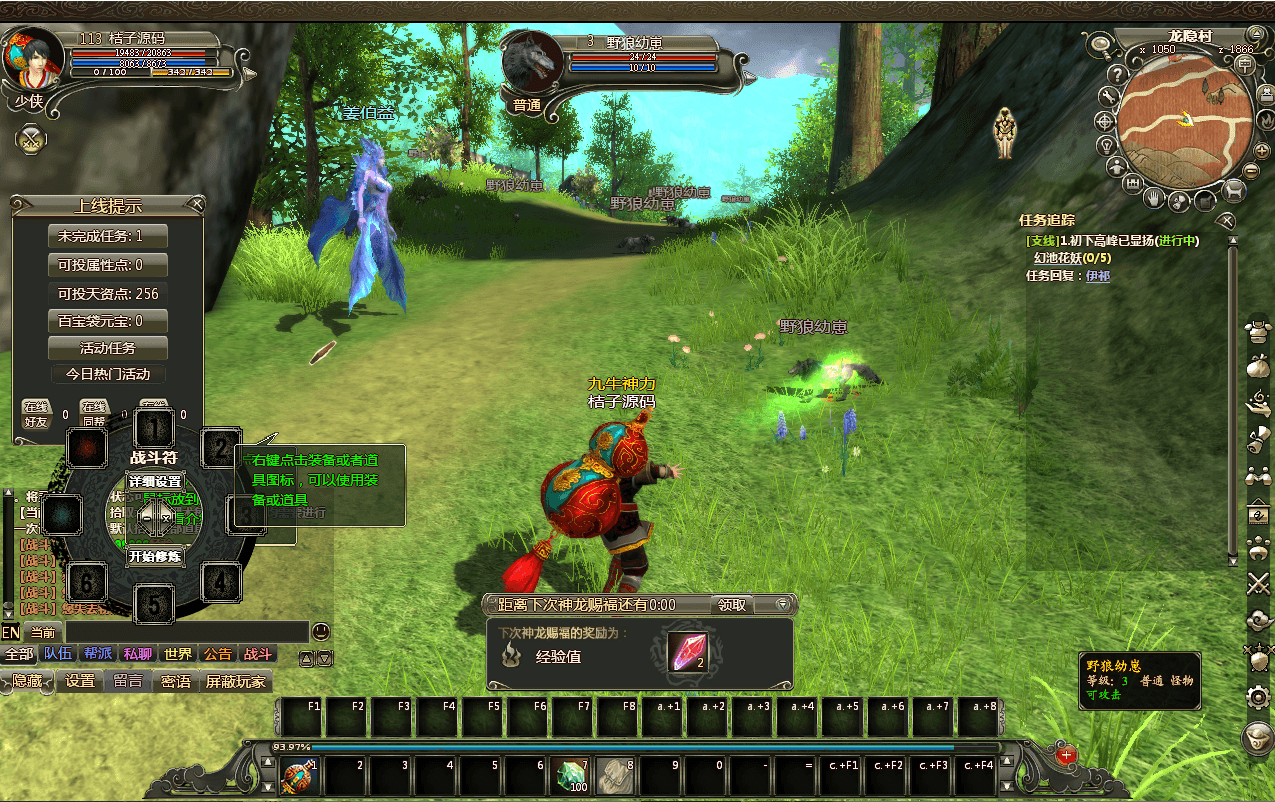This screenshot has width=1275, height=802.
Task: Open the chat emoji smiley picker
Action: (321, 631)
